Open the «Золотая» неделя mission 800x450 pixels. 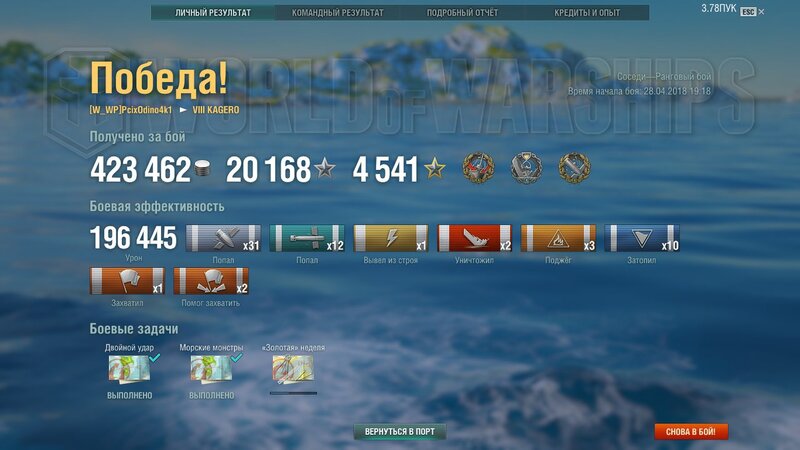pyautogui.click(x=293, y=369)
